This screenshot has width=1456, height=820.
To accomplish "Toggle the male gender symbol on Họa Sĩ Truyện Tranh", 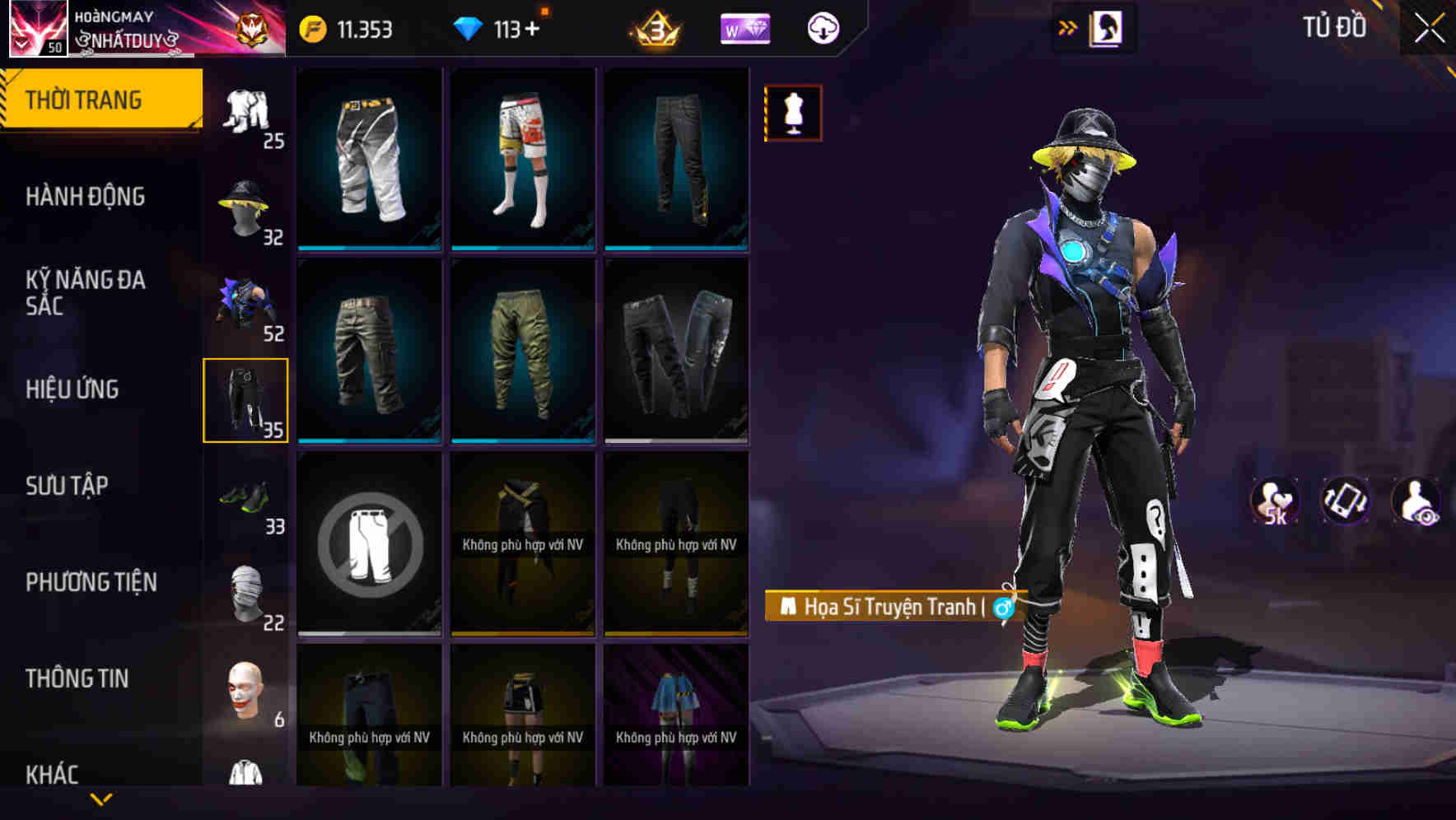I will point(1001,608).
